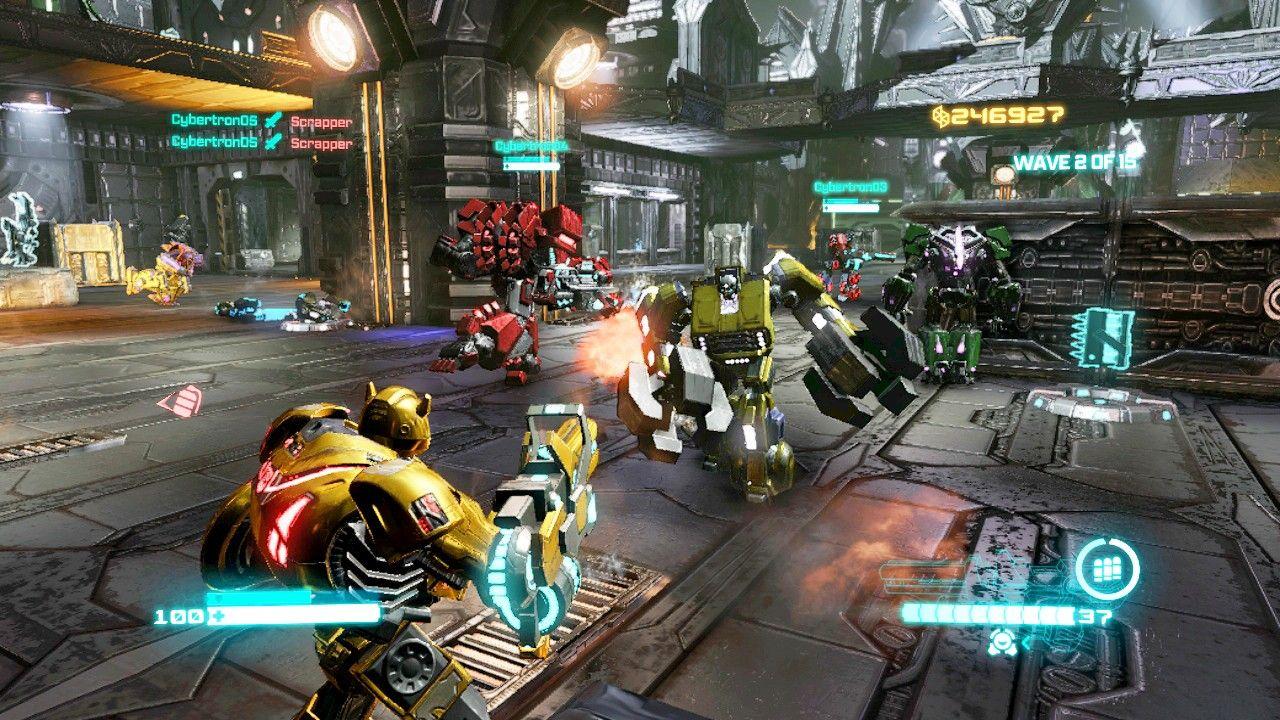Select the top Cybertron05 killfeed entry
Viewport: 1280px width, 720px height.
click(215, 122)
